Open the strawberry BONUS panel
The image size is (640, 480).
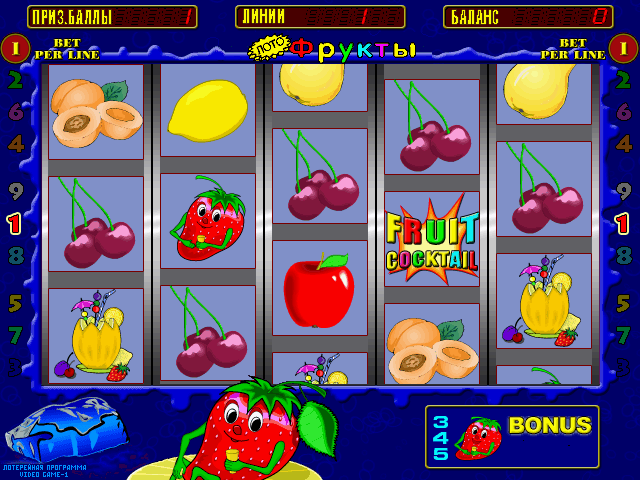pyautogui.click(x=512, y=437)
